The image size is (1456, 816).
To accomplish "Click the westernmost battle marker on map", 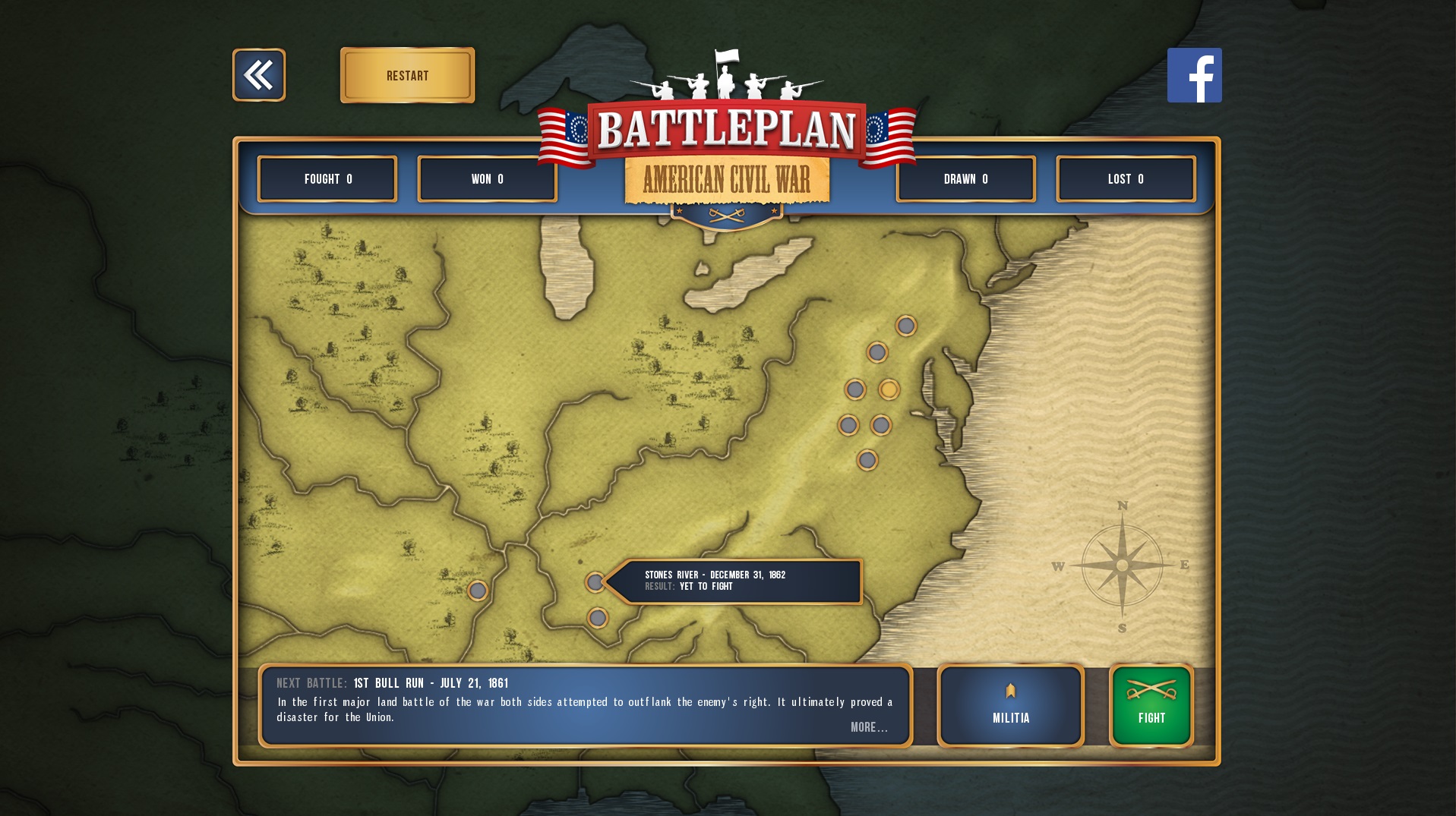I will point(478,590).
